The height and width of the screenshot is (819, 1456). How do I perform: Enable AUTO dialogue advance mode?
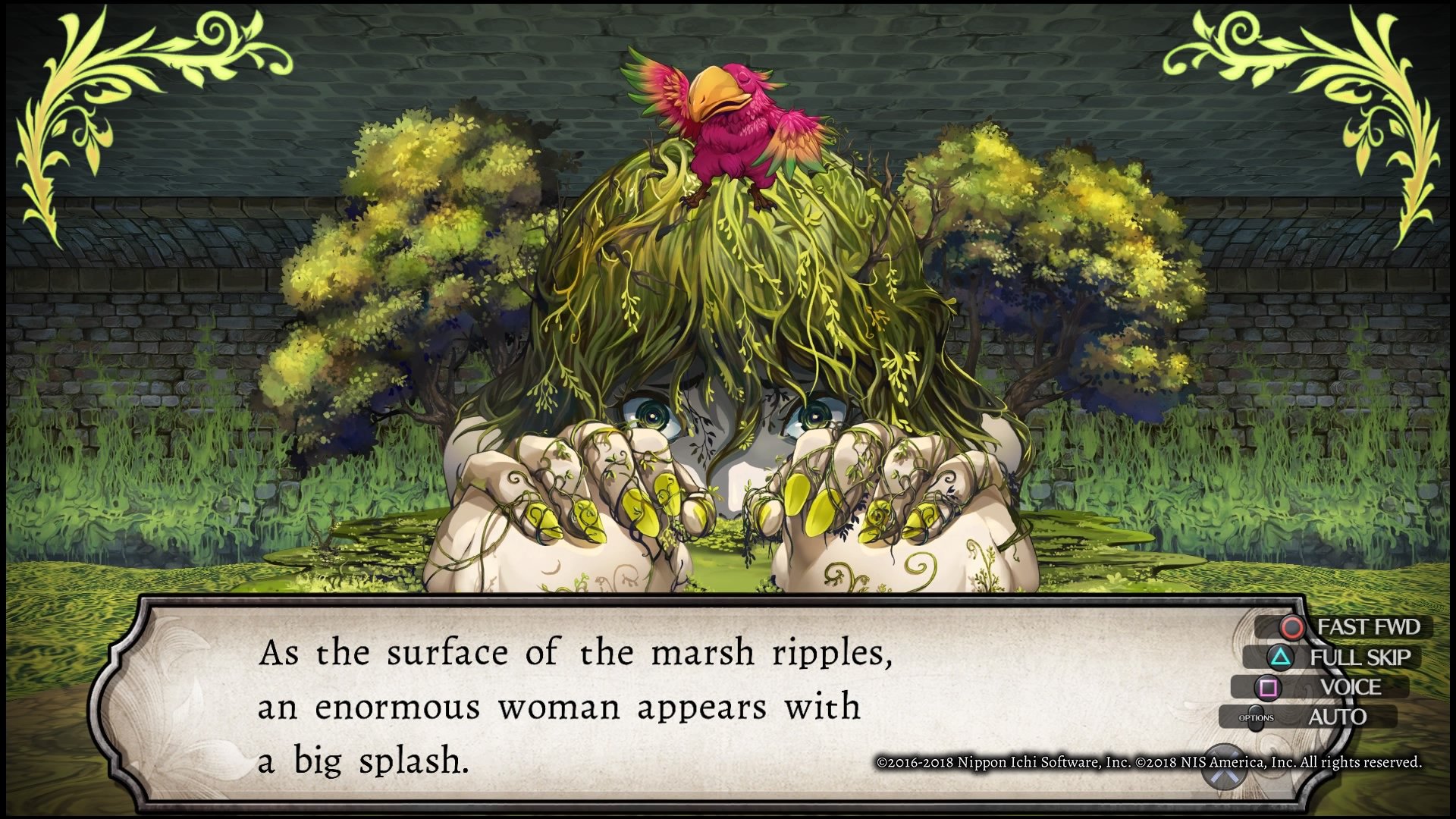pos(1338,716)
